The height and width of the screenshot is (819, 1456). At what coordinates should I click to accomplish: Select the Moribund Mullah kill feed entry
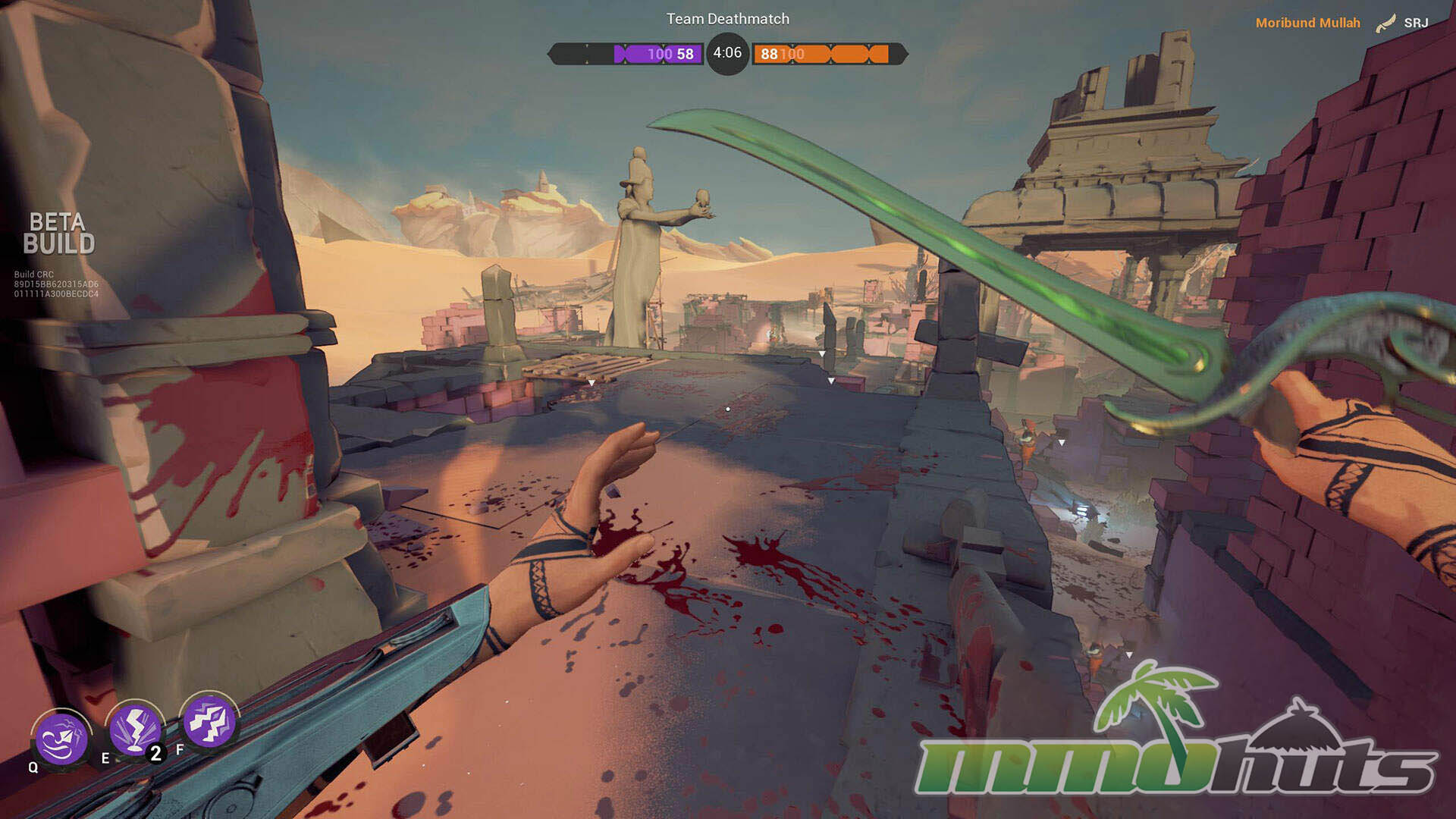coord(1307,23)
